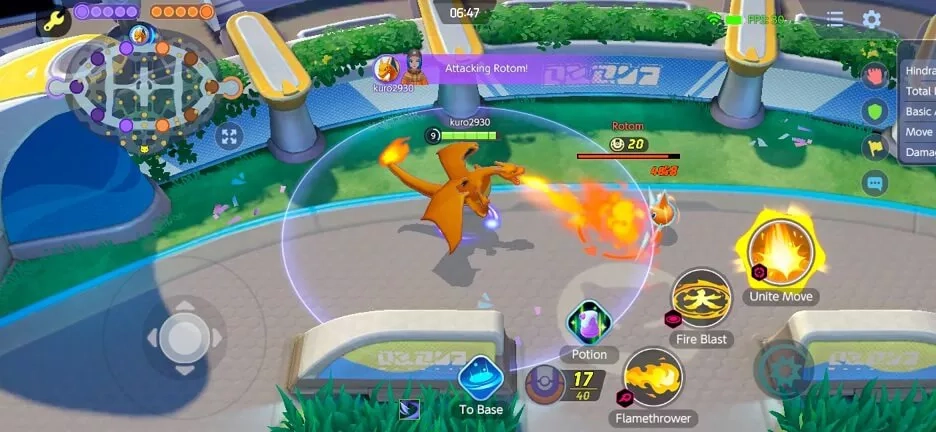
Task: Open the quick chat speech bubble
Action: (875, 183)
